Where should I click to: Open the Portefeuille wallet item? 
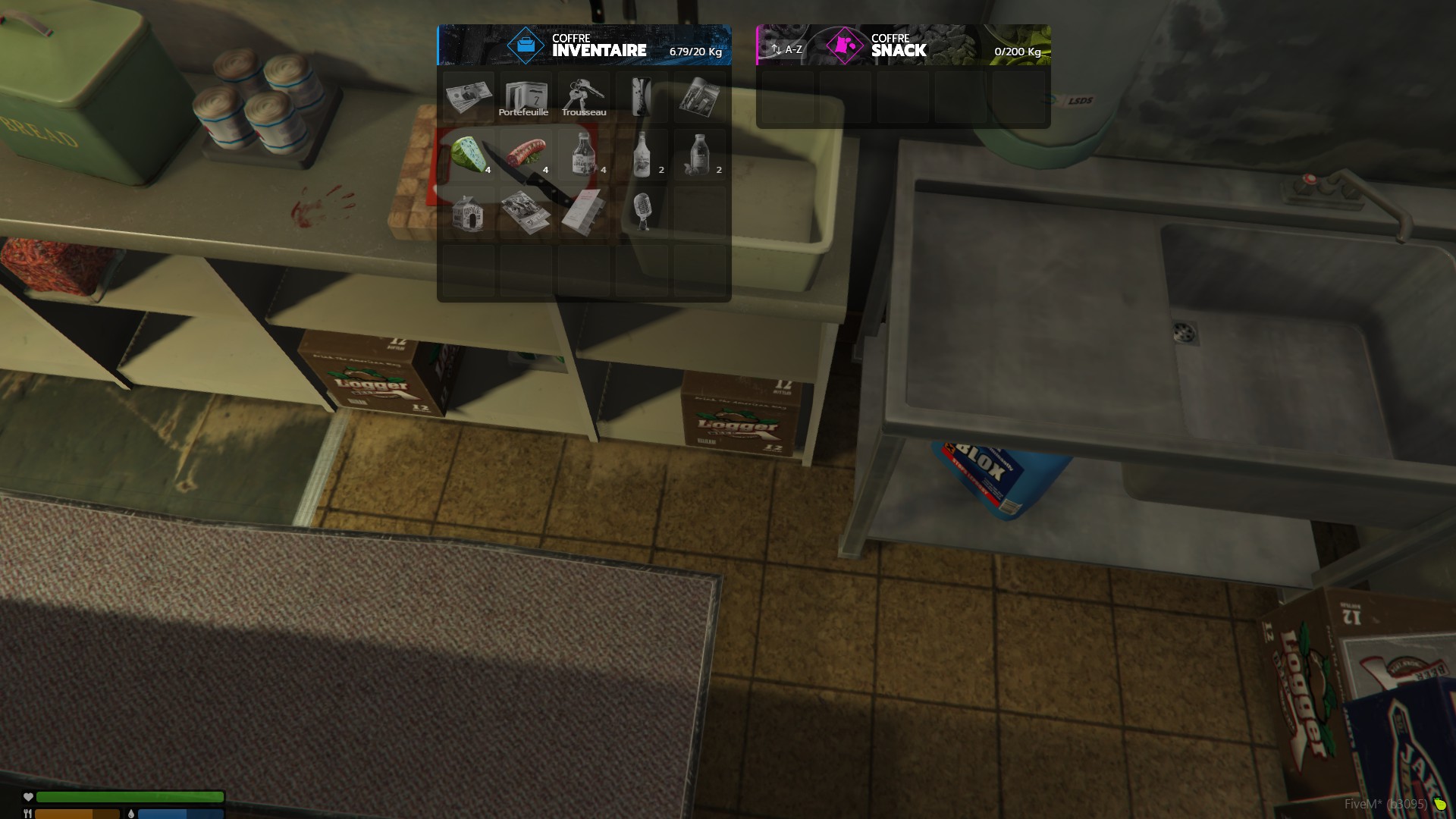(x=526, y=98)
